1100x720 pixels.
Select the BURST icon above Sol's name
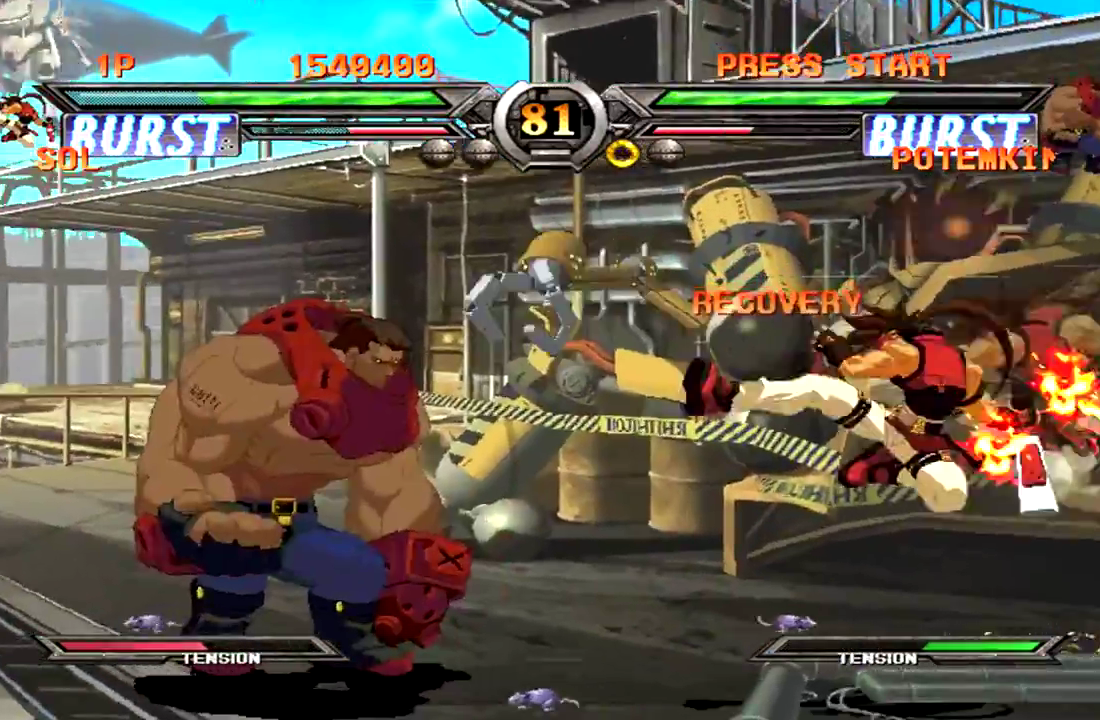click(151, 135)
